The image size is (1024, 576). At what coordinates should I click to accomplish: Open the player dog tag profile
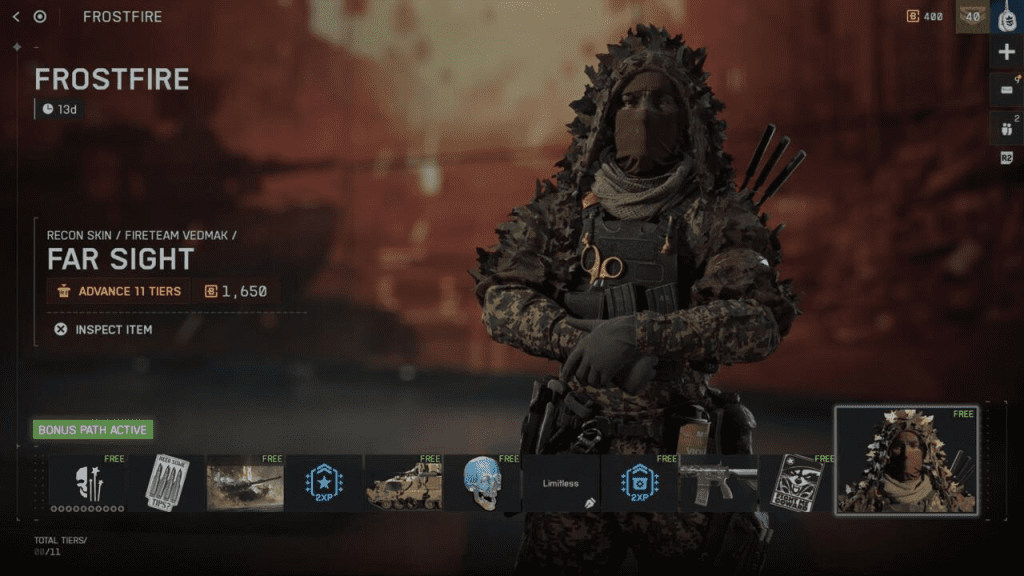tap(1006, 18)
